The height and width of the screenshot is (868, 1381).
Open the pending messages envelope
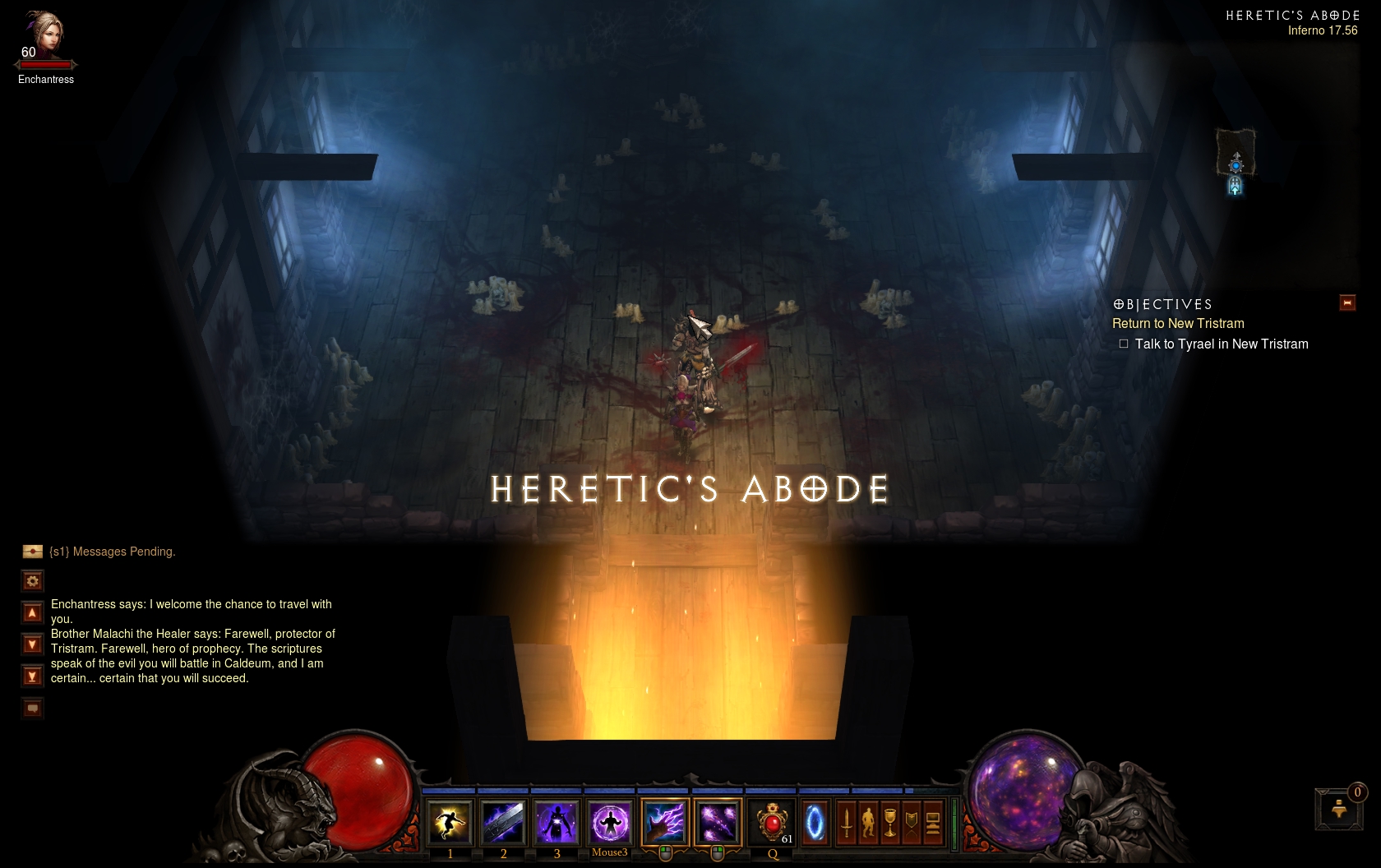33,552
